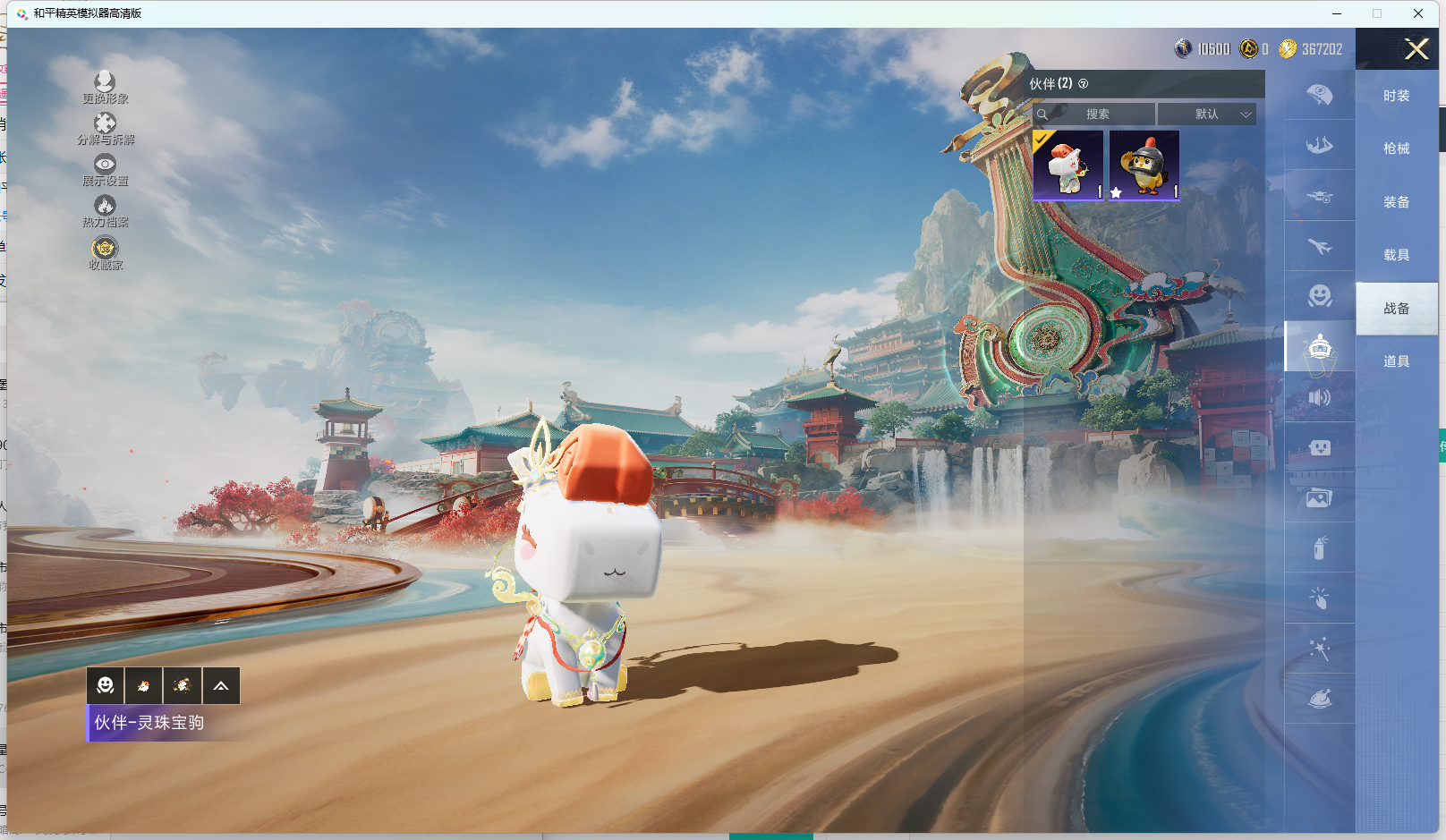Switch to the 时装 category tab
The height and width of the screenshot is (840, 1446).
[1396, 96]
